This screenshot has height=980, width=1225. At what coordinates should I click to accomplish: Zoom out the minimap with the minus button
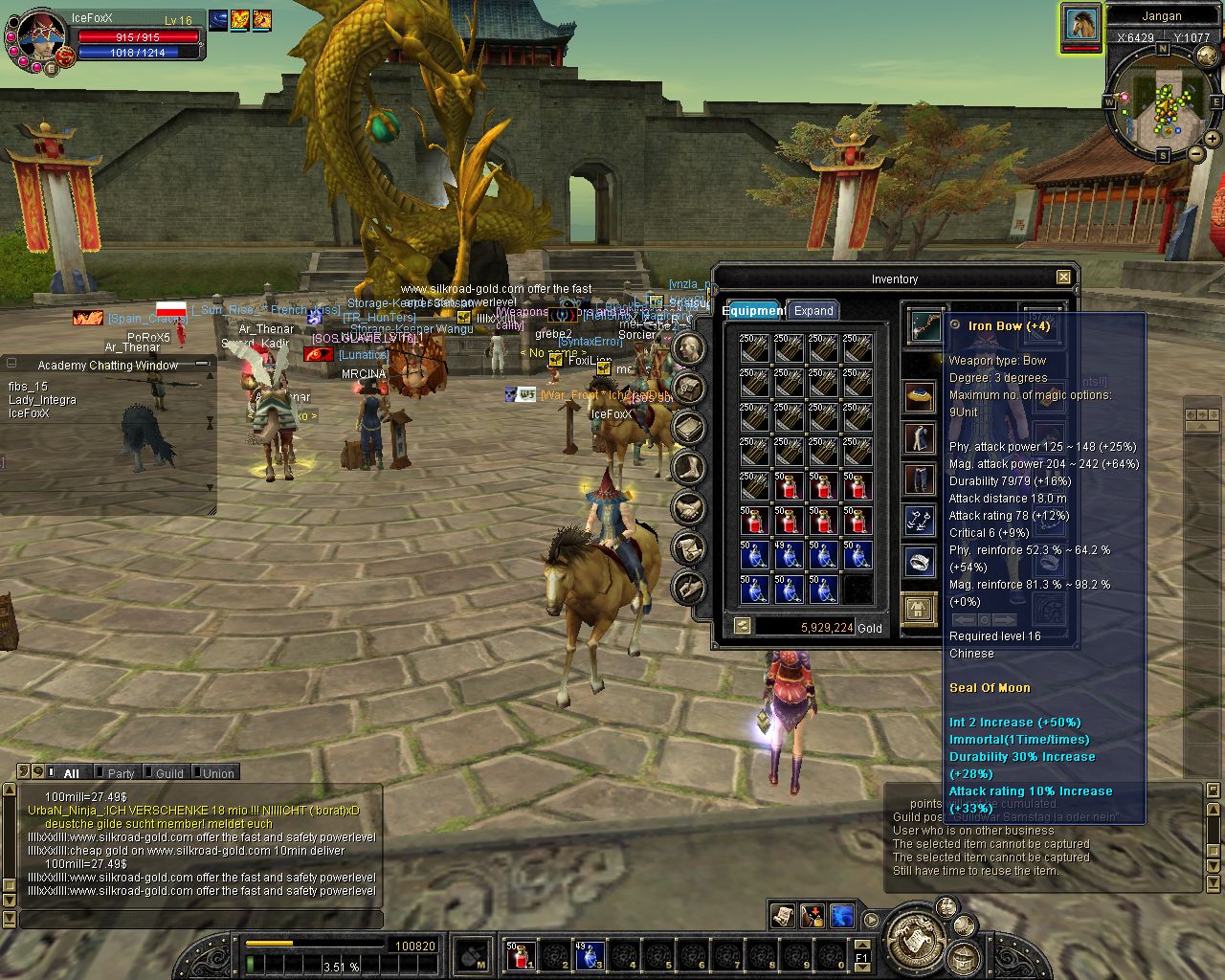tap(1196, 153)
